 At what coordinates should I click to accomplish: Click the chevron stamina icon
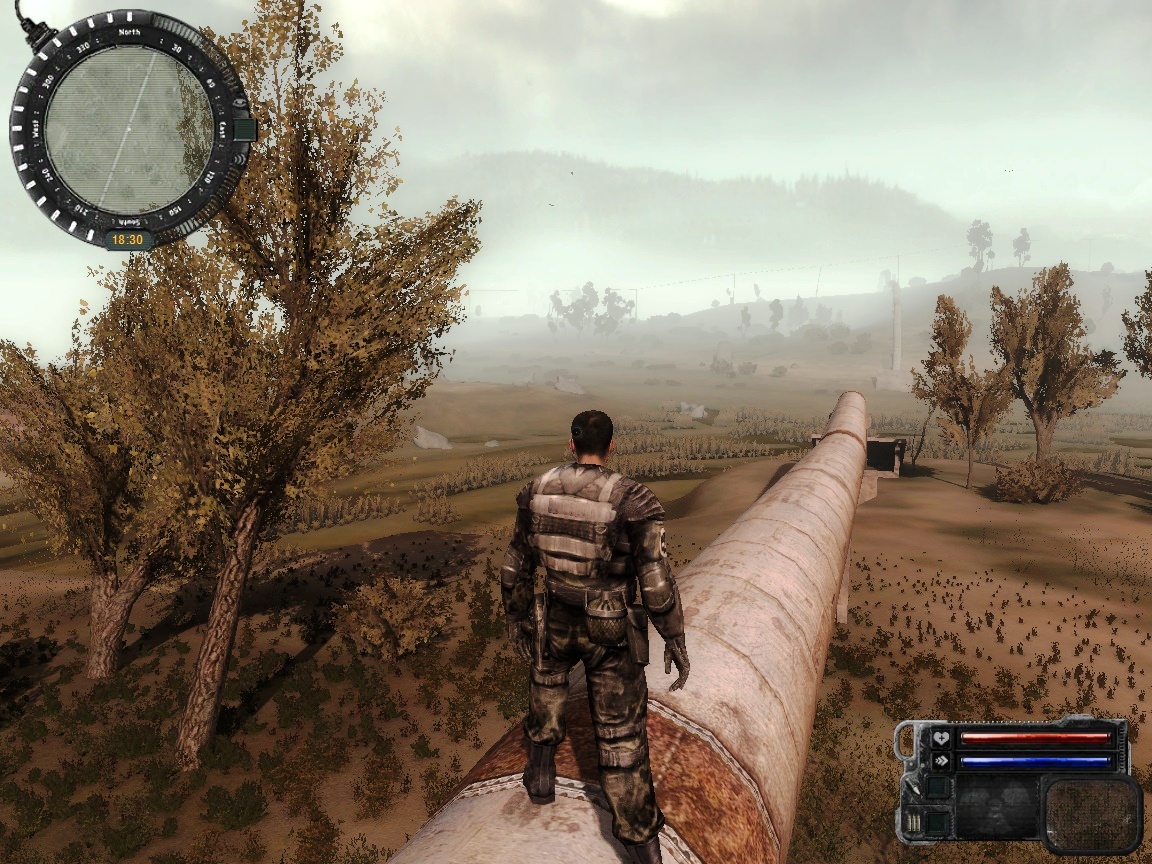point(940,761)
